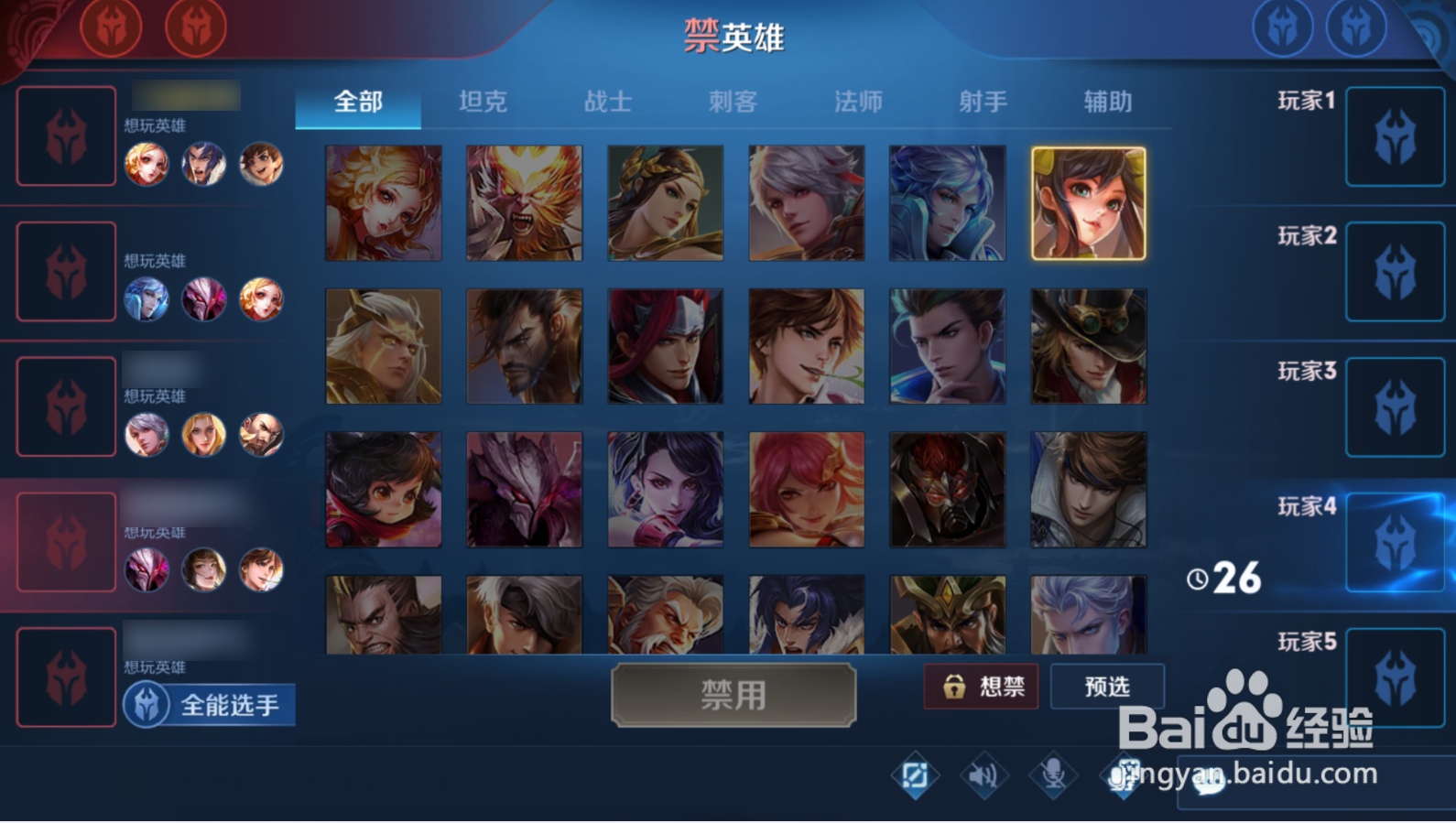Click the red ban slot icon for top-left teammate

coord(65,136)
